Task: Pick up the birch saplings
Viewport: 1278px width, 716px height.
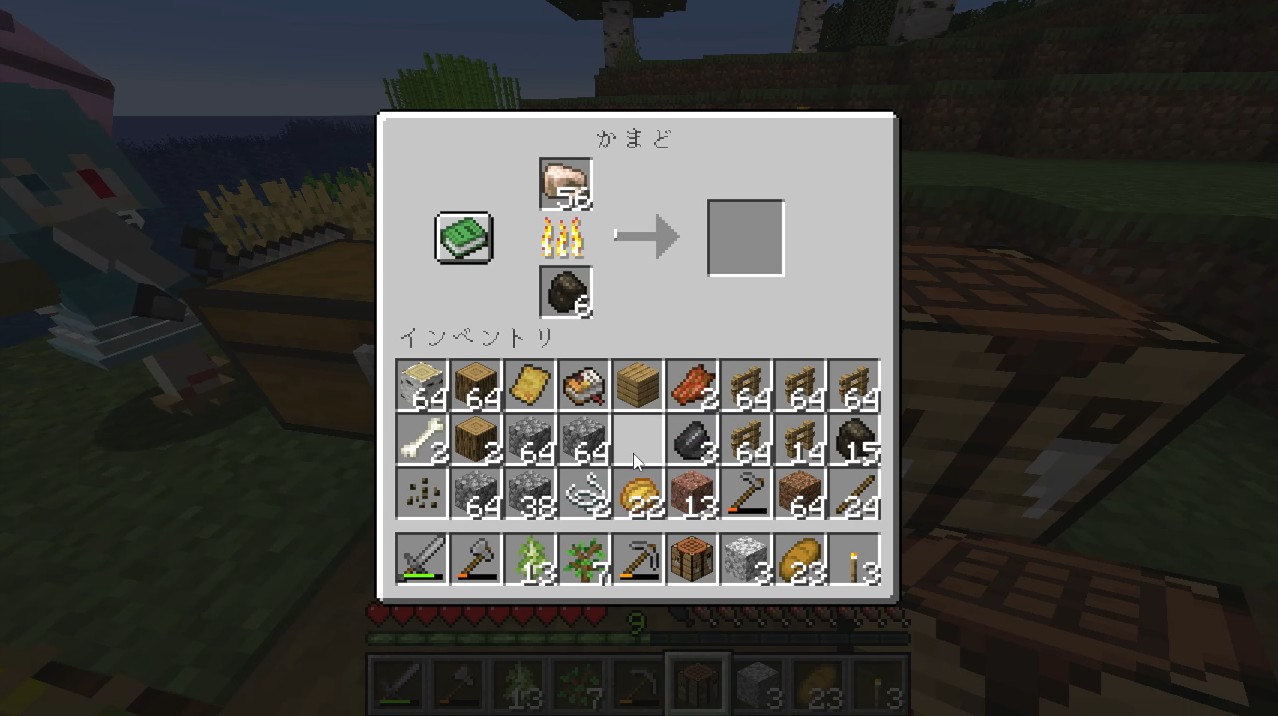Action: [x=530, y=559]
